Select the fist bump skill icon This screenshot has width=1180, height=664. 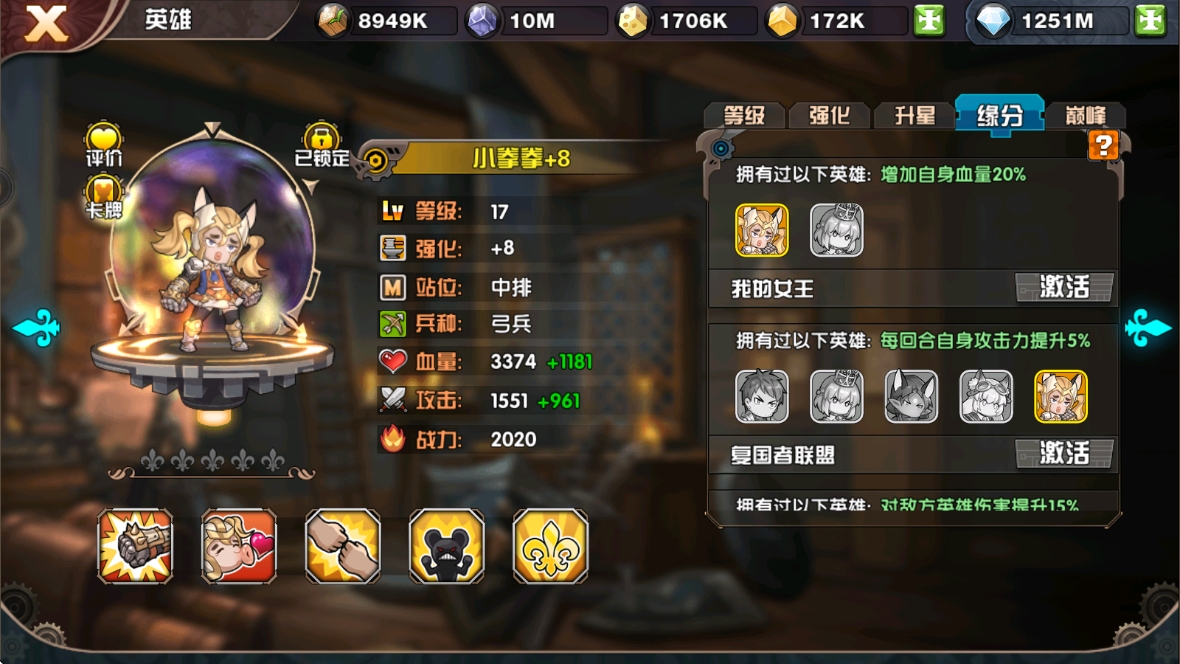click(x=343, y=546)
